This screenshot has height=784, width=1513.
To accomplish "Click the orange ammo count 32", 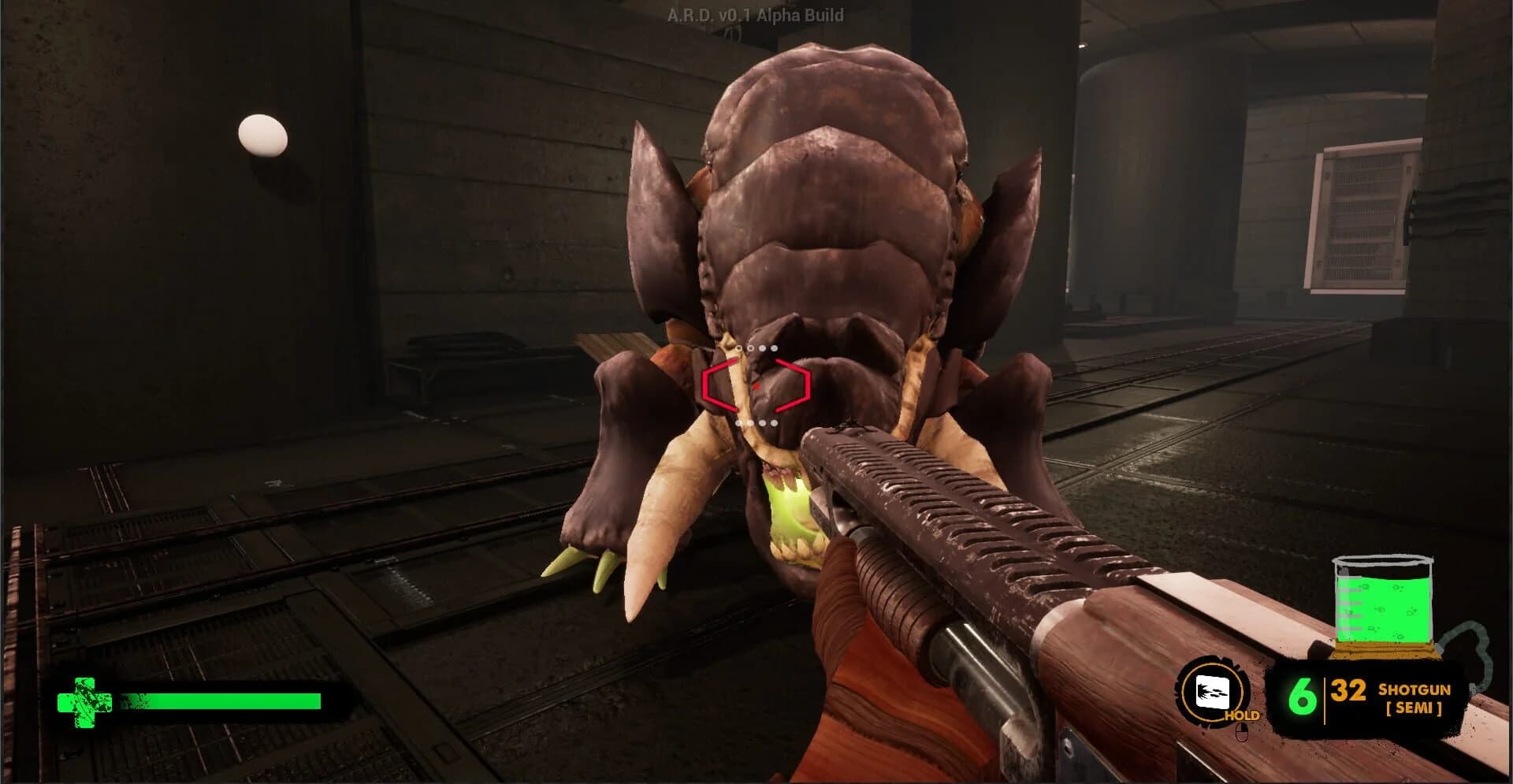I will point(1348,691).
